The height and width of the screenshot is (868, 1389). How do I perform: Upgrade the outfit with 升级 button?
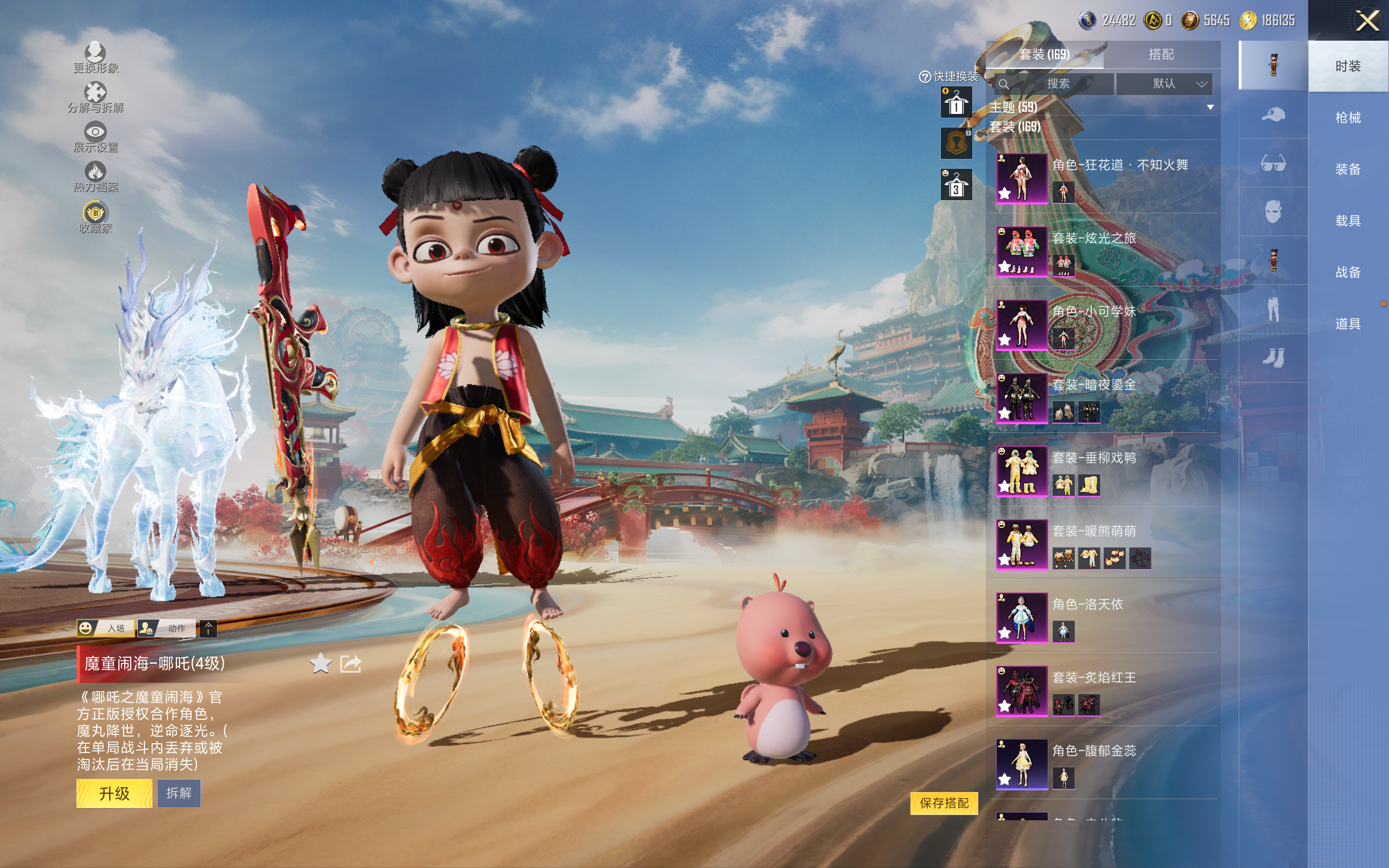point(114,793)
